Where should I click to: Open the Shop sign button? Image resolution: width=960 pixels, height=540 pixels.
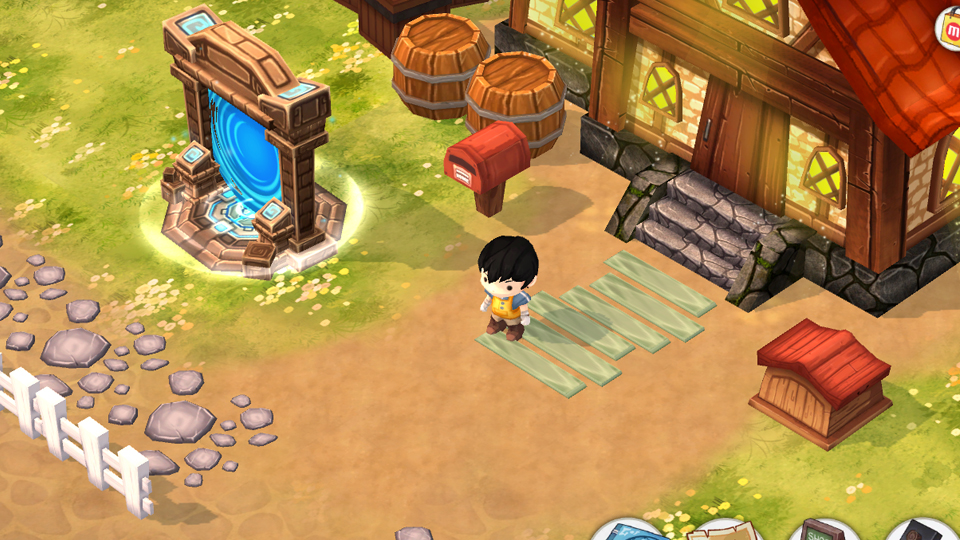click(823, 531)
